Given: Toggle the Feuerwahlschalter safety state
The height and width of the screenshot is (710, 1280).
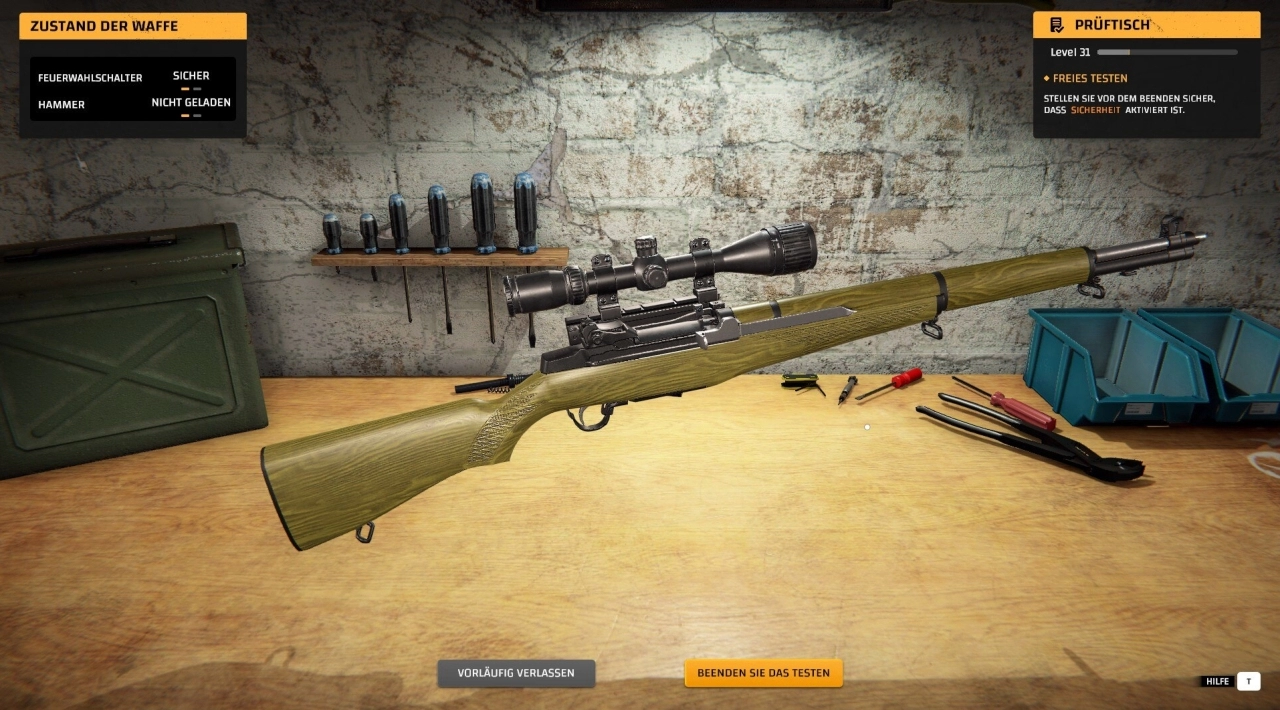Looking at the screenshot, I should 191,78.
